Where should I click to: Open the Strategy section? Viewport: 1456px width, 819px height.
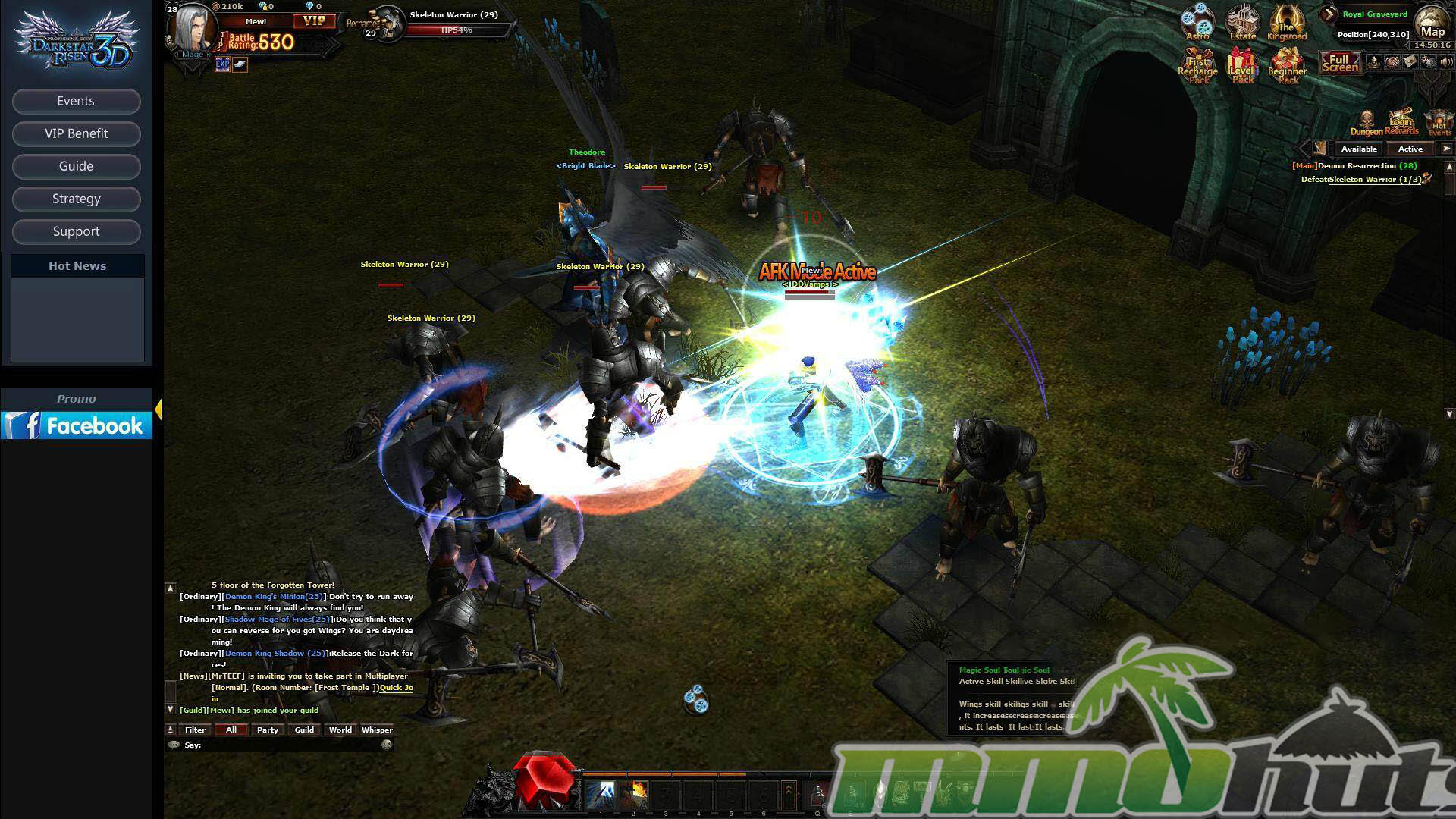point(76,199)
